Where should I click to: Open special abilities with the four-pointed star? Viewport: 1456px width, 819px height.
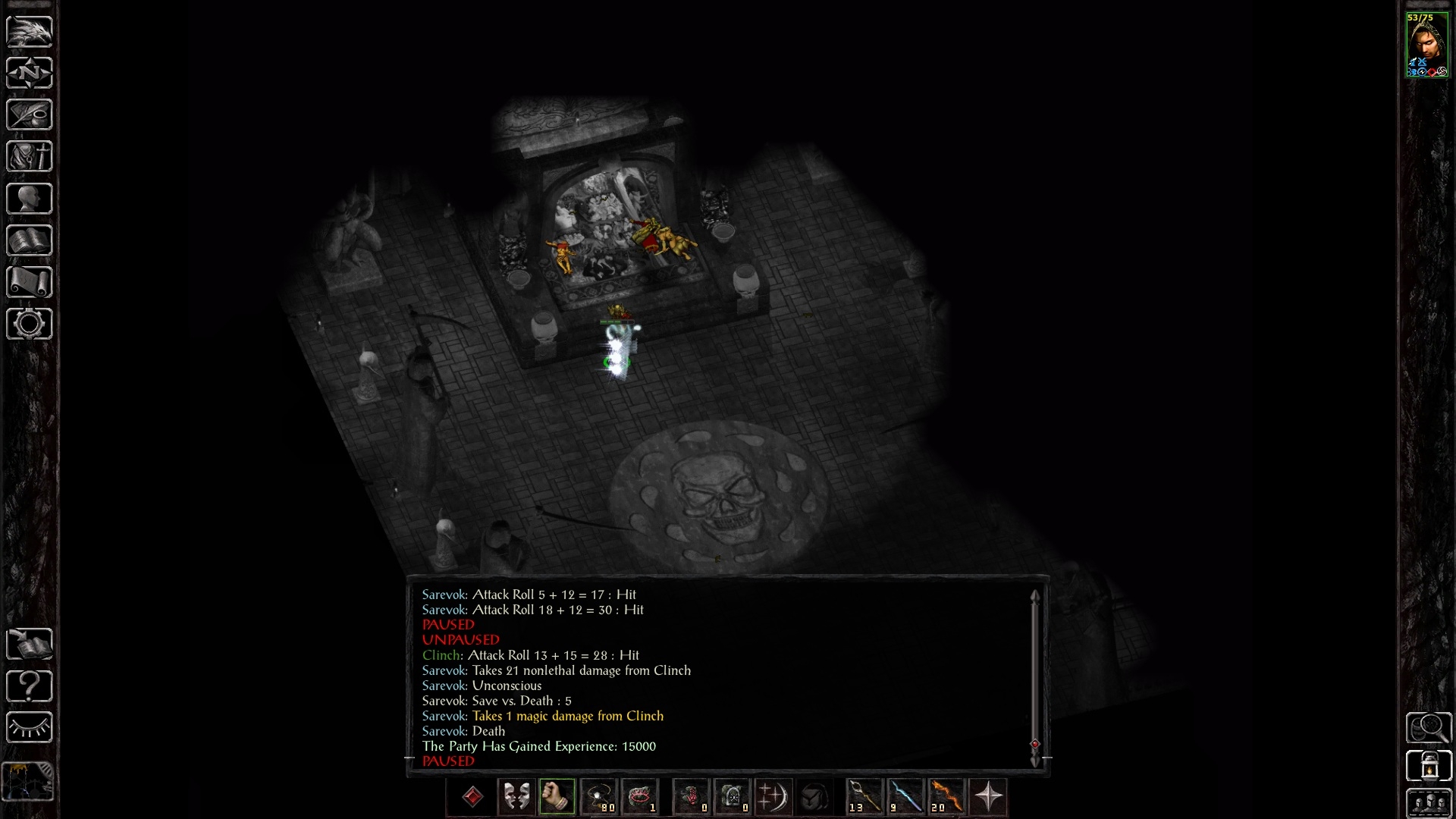point(988,797)
